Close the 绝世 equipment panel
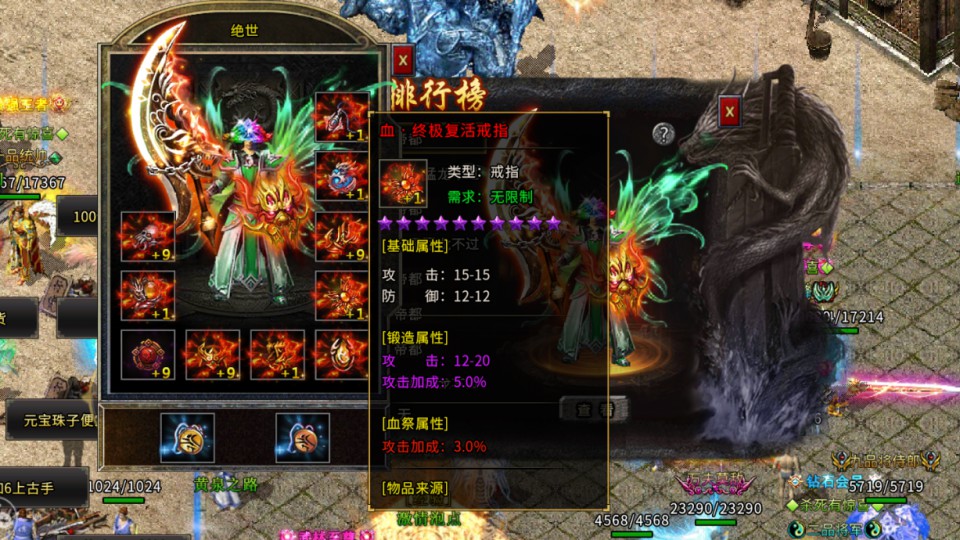Viewport: 960px width, 540px height. click(x=402, y=60)
